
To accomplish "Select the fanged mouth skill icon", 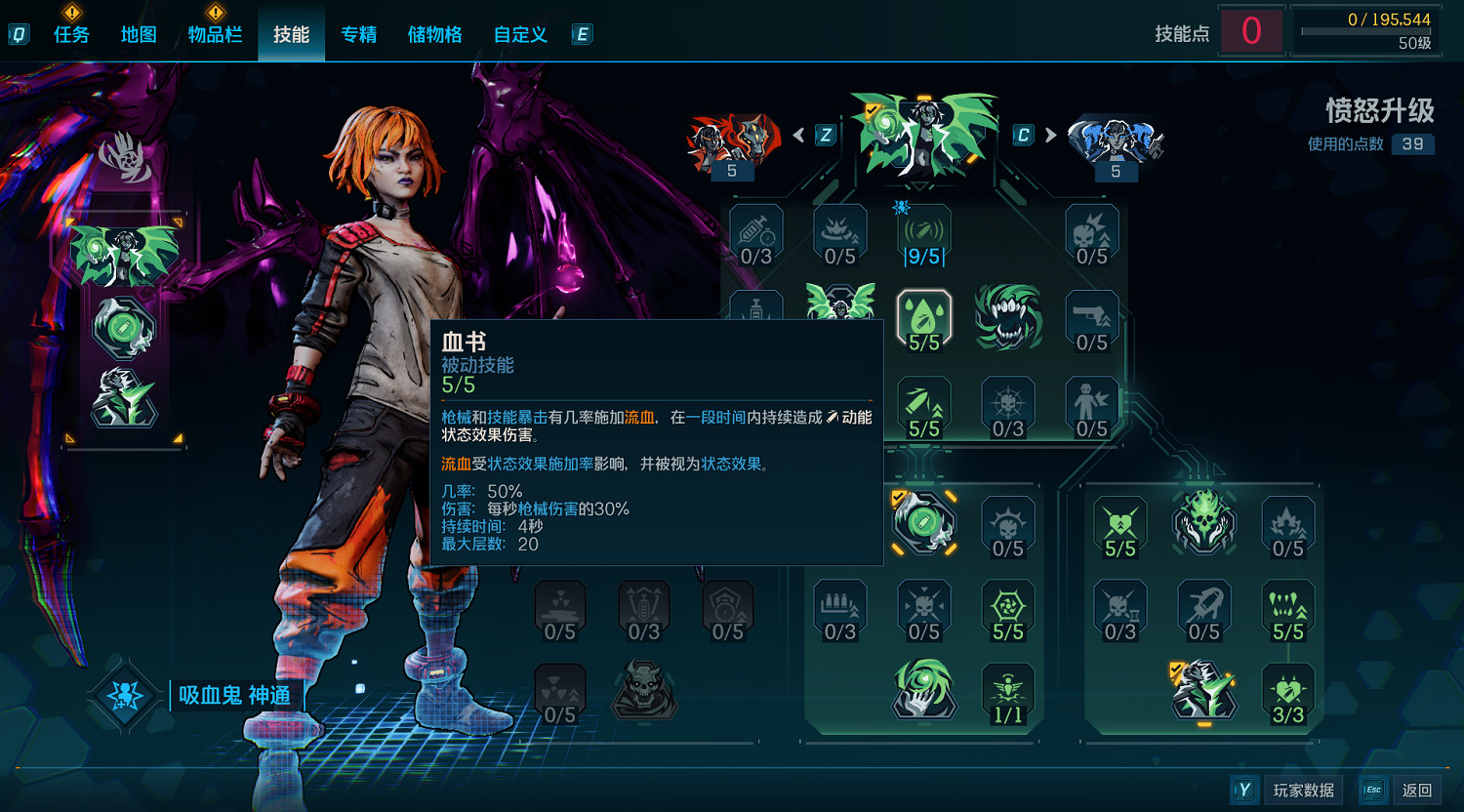I will coord(1008,317).
